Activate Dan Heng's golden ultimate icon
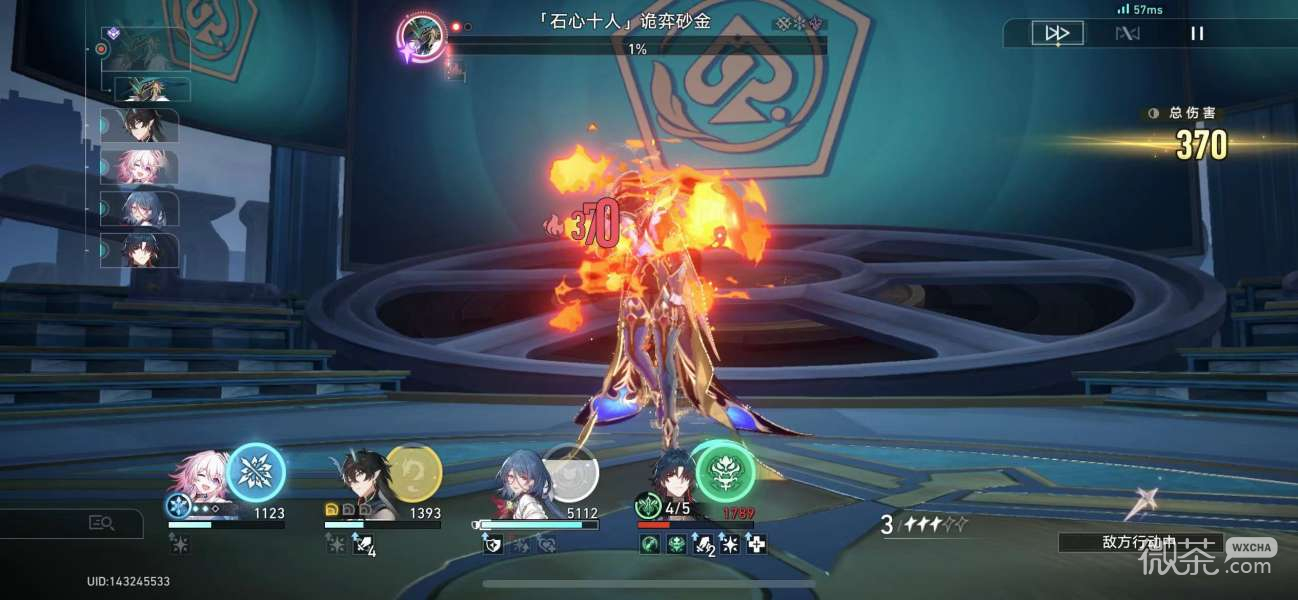This screenshot has height=600, width=1298. 413,472
